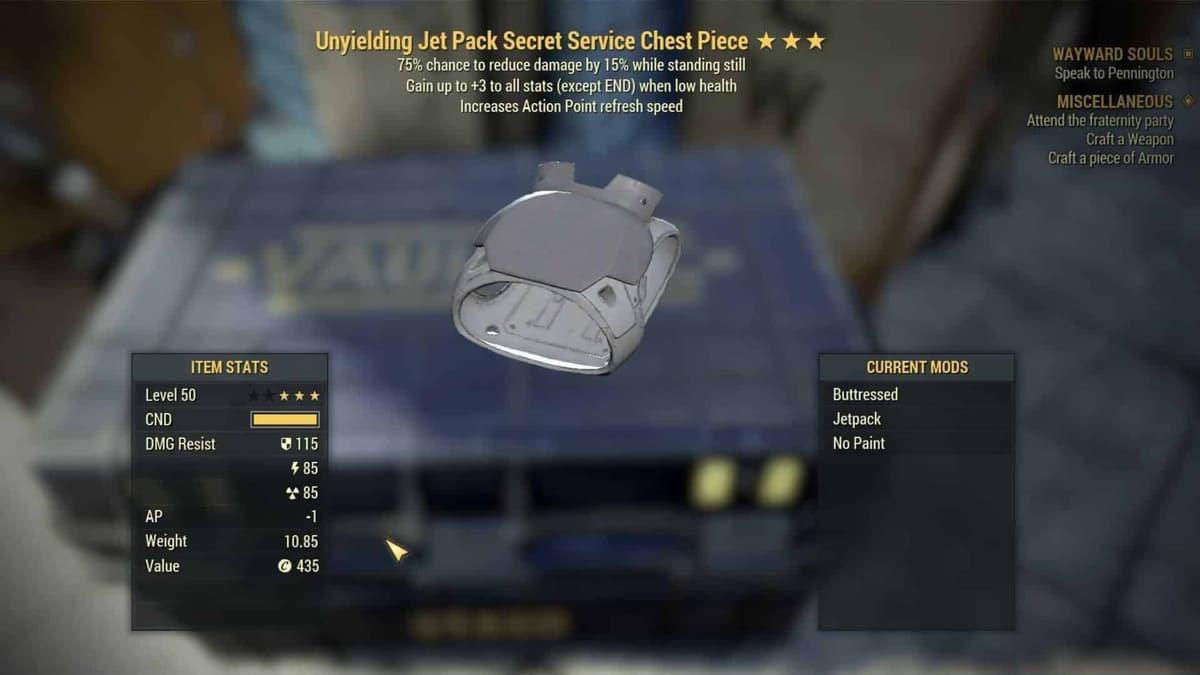Click the Craft a Weapon objective
Screen dimensions: 1200x675
click(x=1130, y=140)
